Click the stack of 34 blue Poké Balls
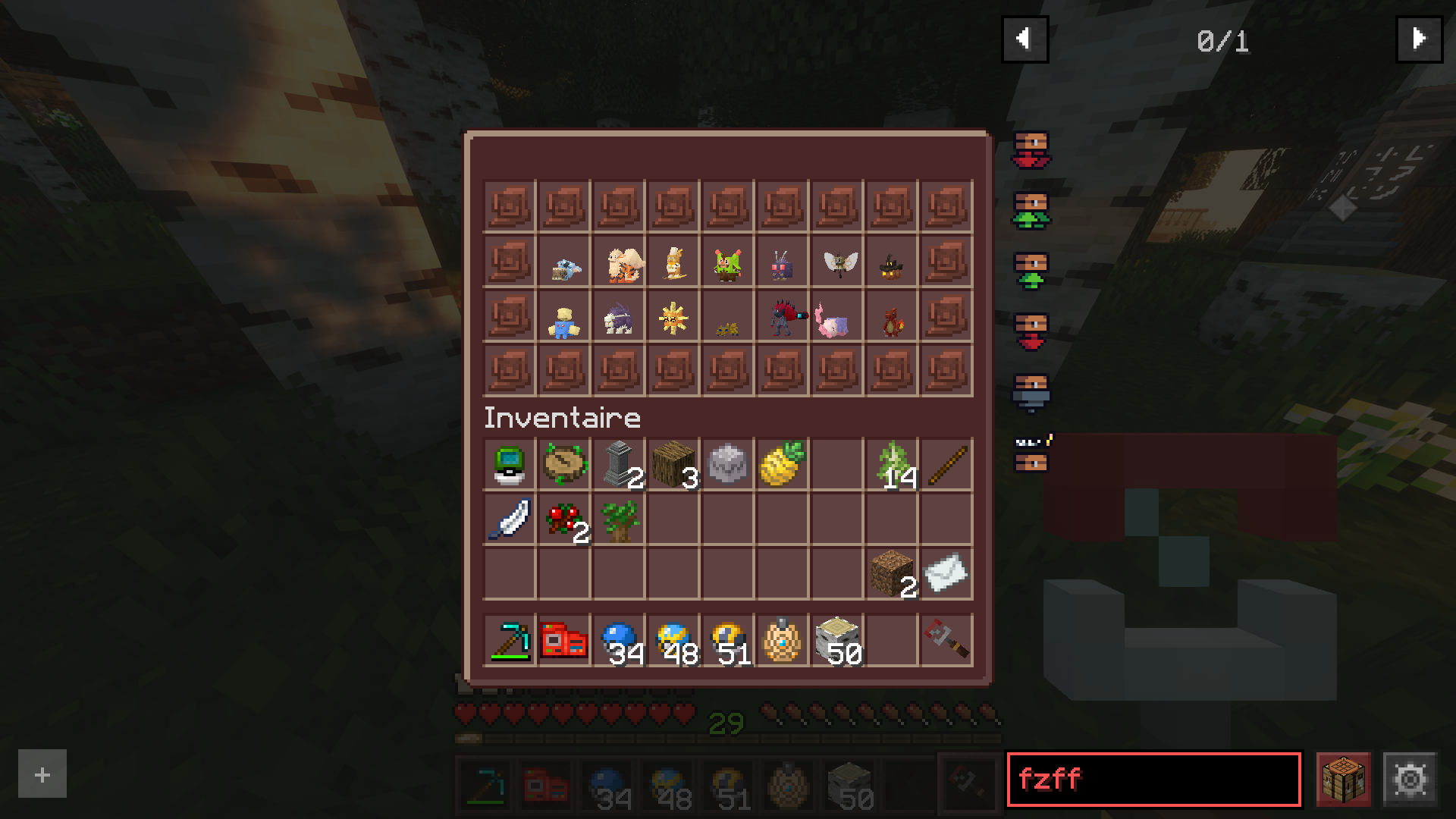This screenshot has height=819, width=1456. point(619,641)
